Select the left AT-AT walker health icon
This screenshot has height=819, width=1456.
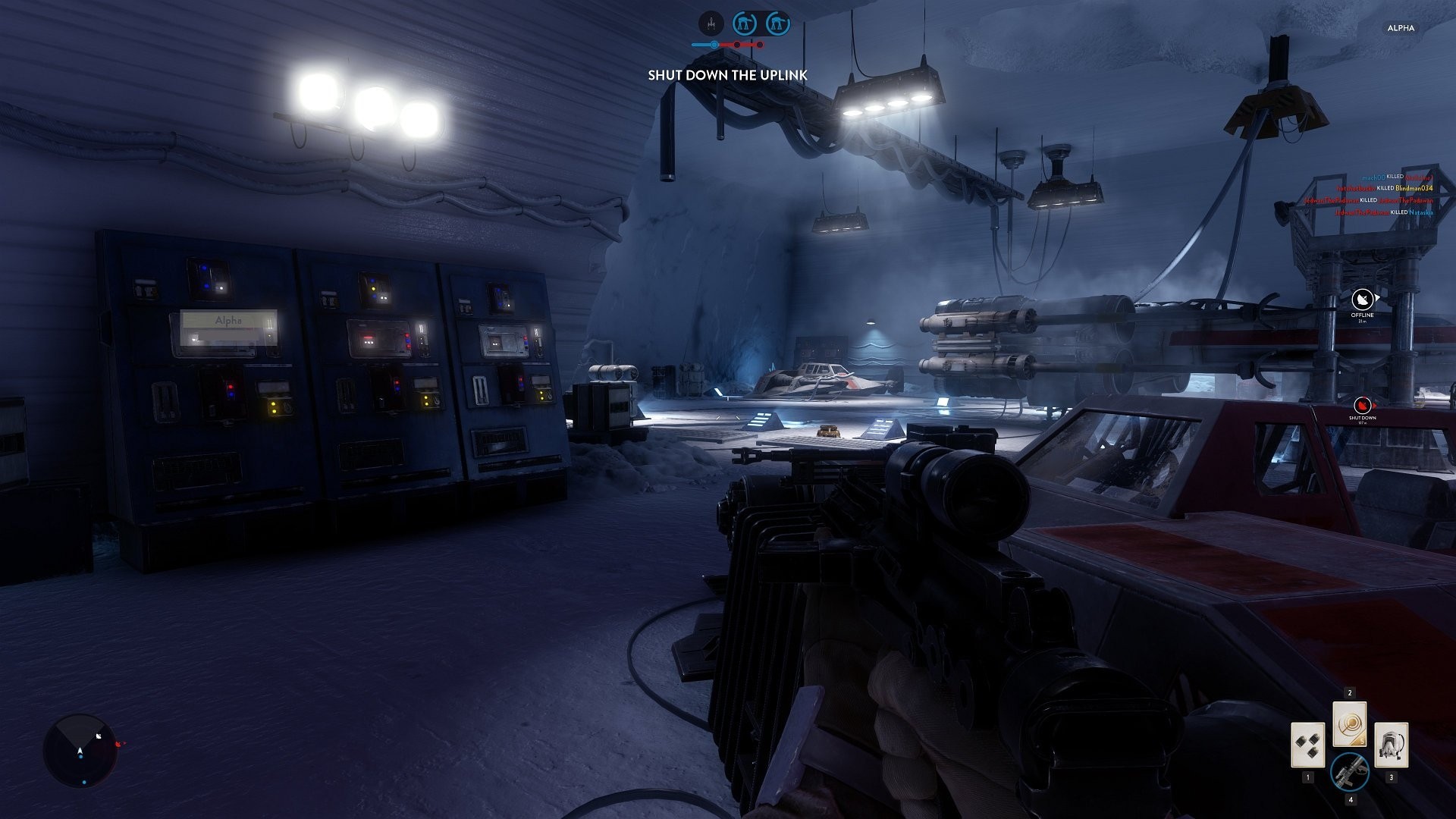[744, 24]
